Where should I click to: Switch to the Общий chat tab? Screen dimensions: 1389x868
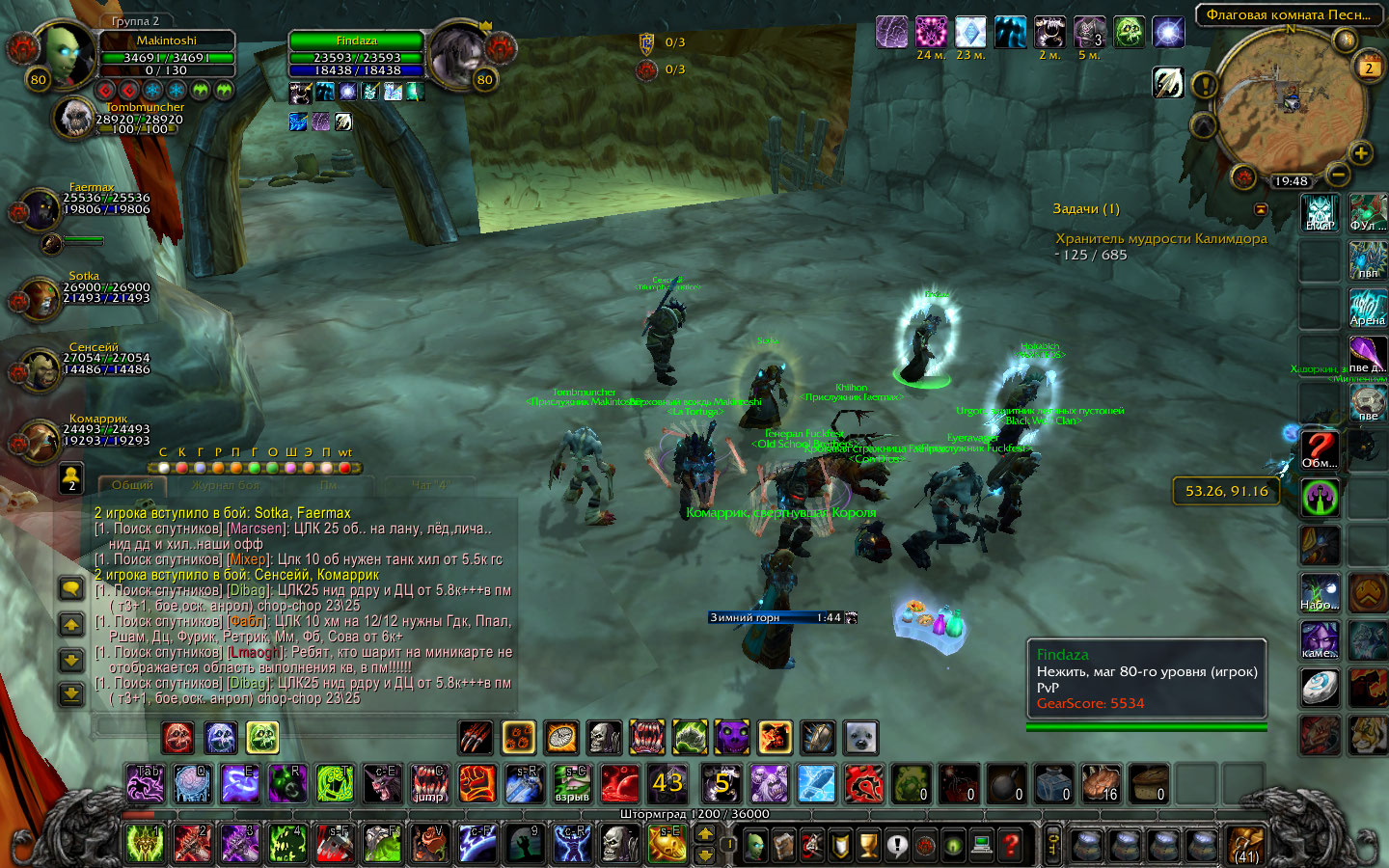click(x=132, y=485)
